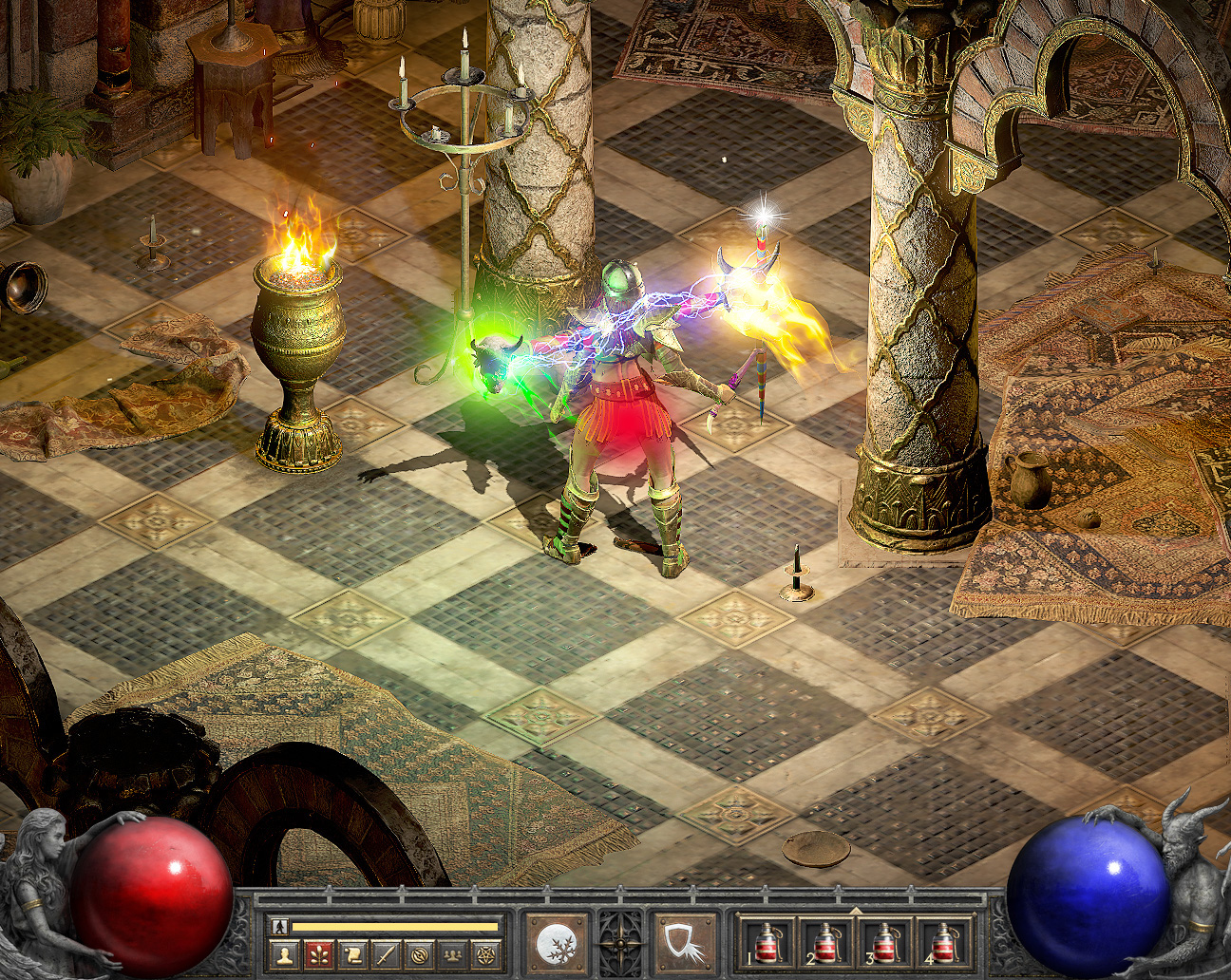Open the quest log scroll button
This screenshot has width=1231, height=980.
coord(350,952)
